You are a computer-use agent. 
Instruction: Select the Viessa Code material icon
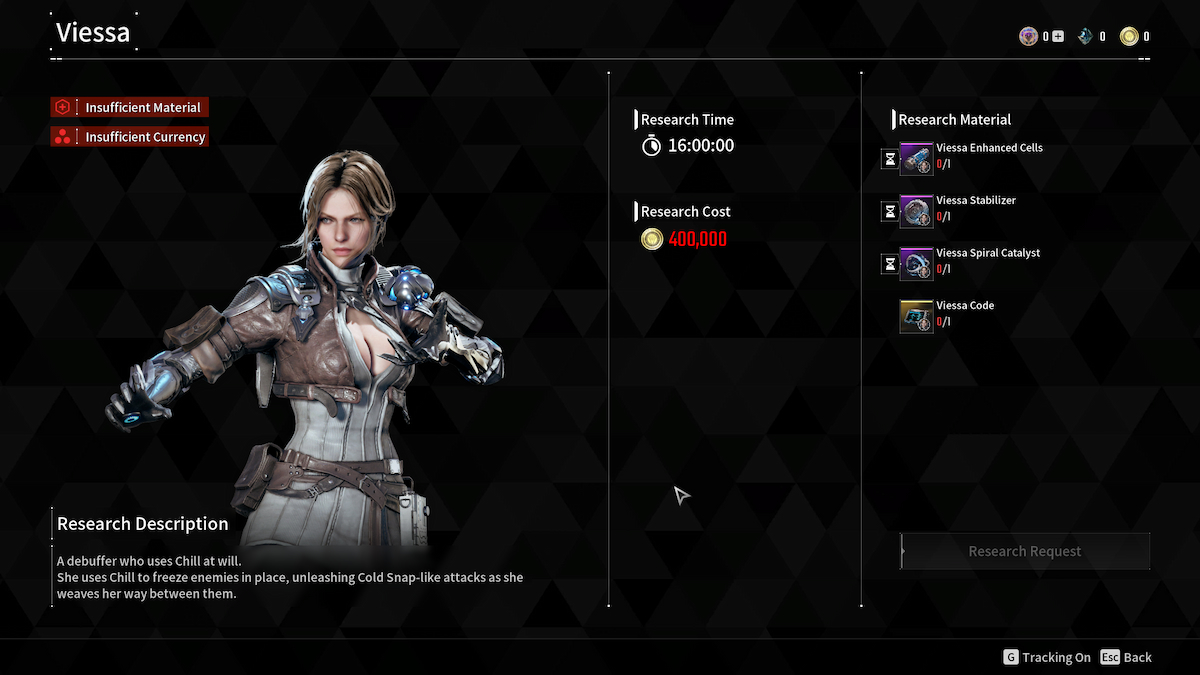(916, 317)
